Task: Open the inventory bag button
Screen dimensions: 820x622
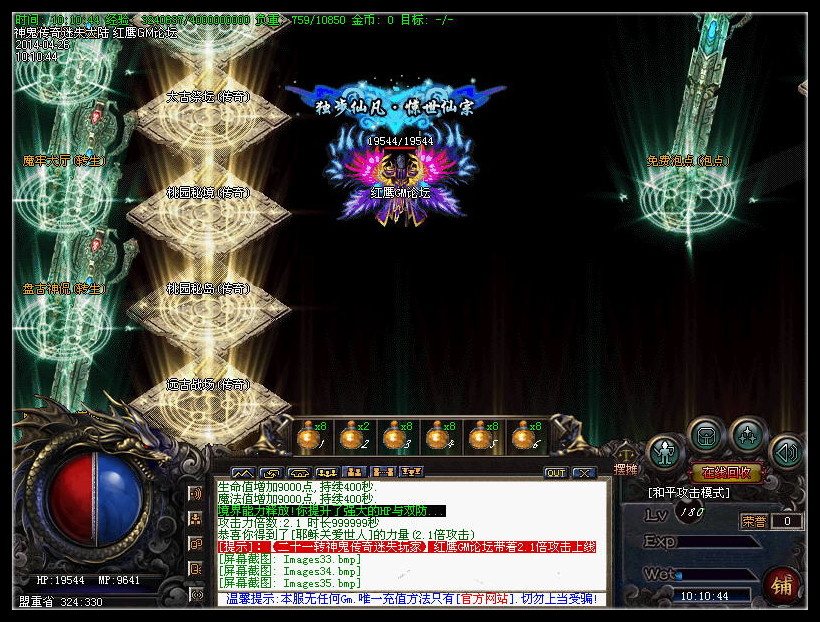Action: tap(706, 437)
